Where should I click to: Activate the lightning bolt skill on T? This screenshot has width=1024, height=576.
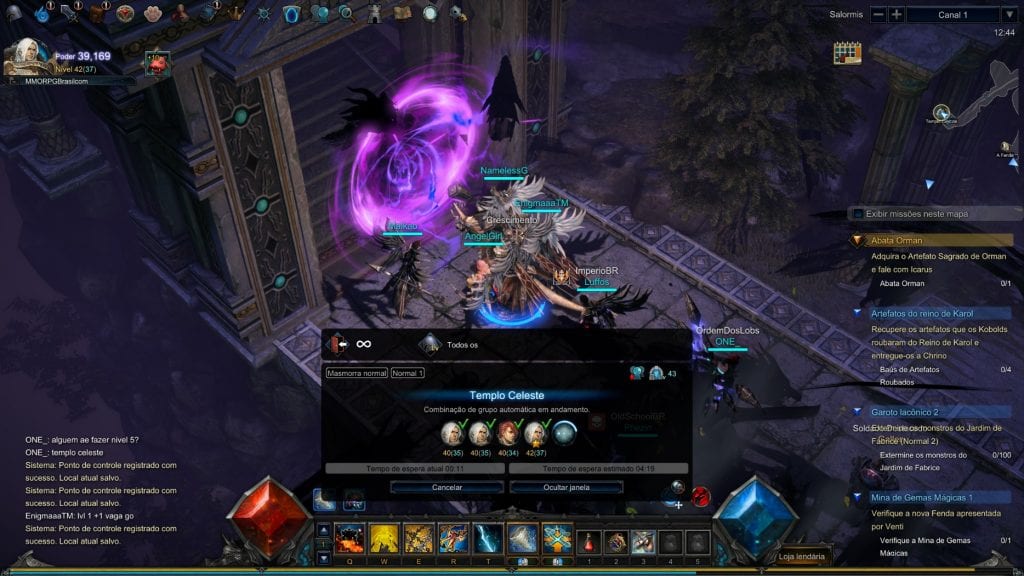point(488,539)
